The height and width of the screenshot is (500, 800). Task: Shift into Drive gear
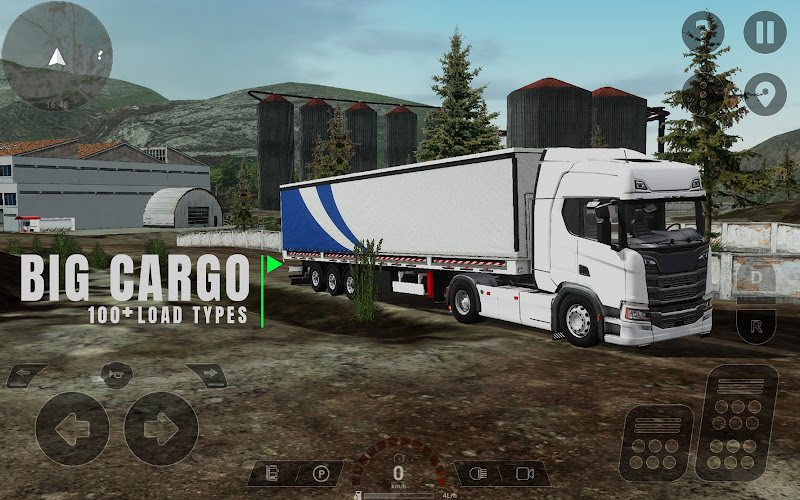pos(757,274)
